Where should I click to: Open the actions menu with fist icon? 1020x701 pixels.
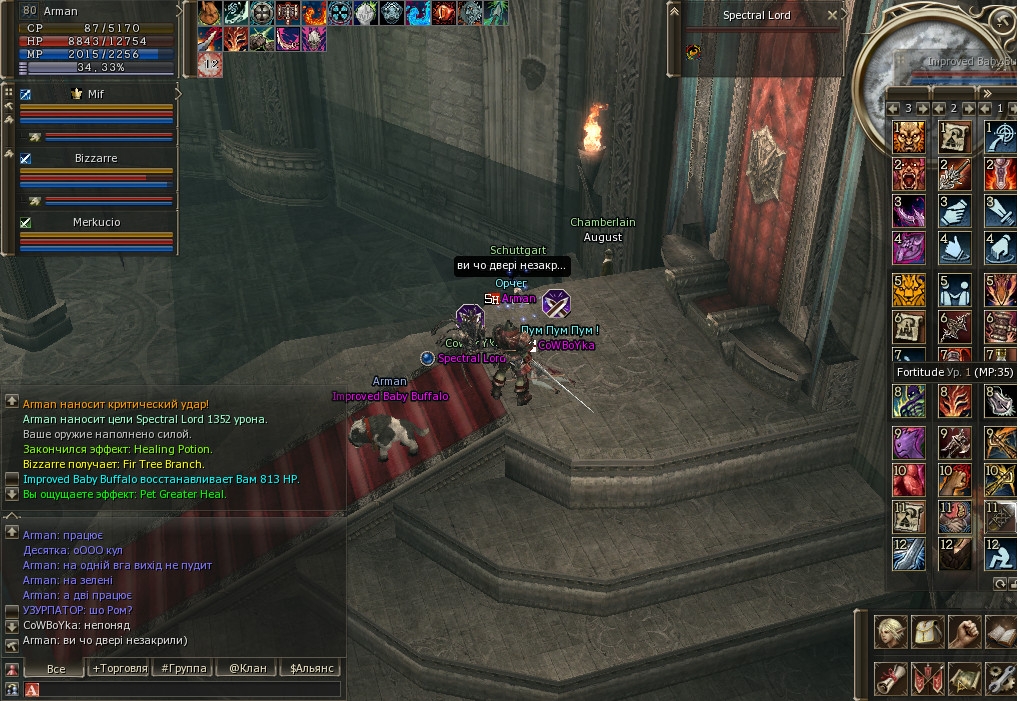pos(964,632)
